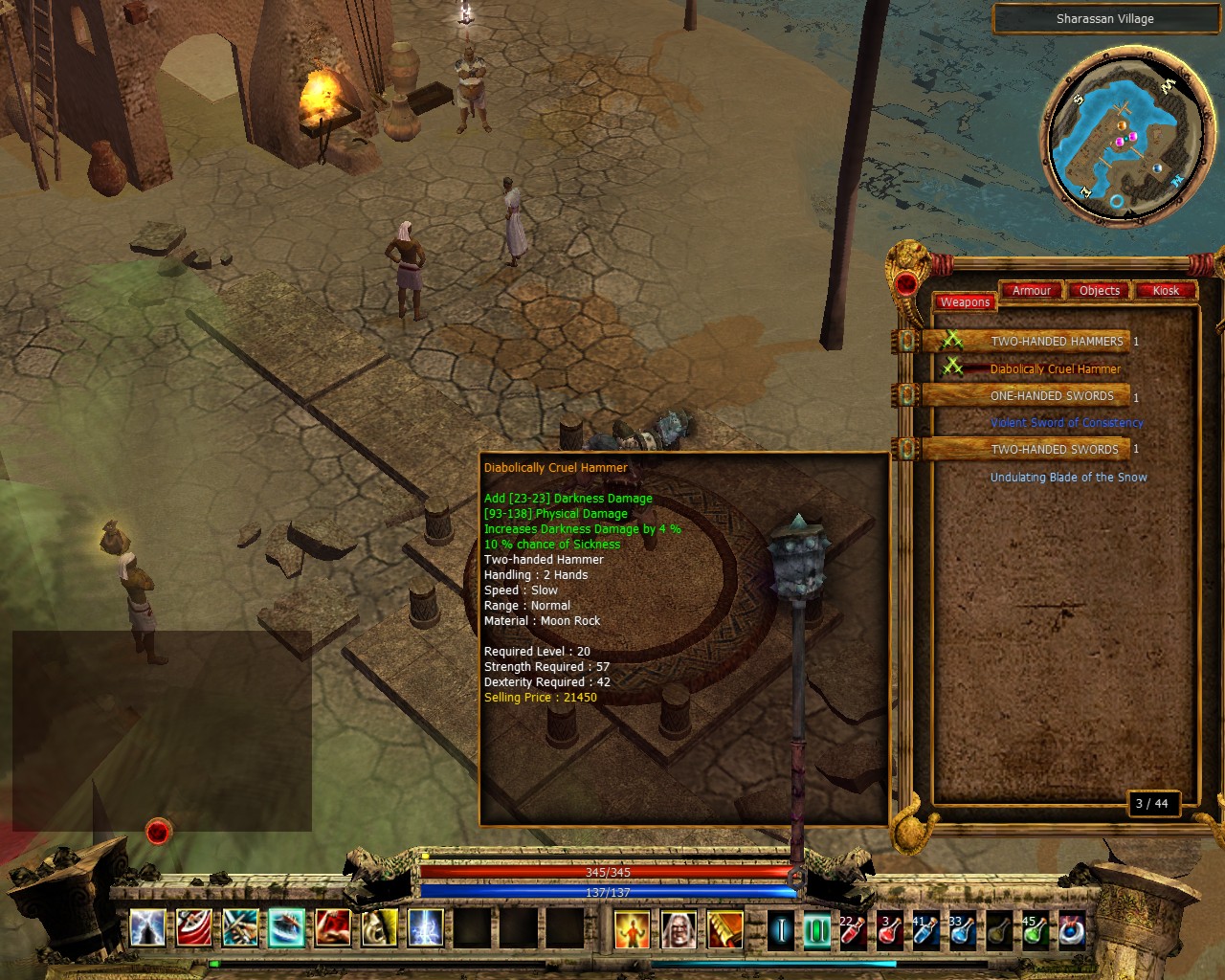Image resolution: width=1225 pixels, height=980 pixels.
Task: Select the Diabolically Cruel Hammer entry
Action: coord(1055,369)
